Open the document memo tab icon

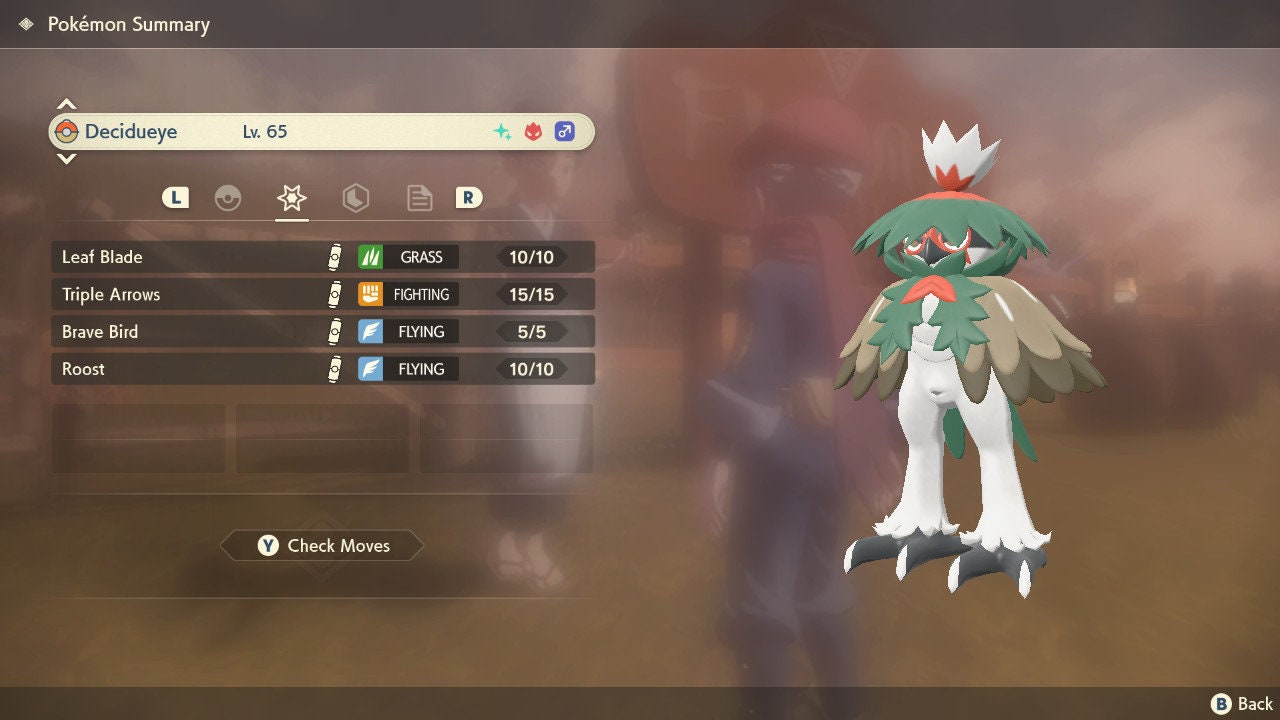419,198
